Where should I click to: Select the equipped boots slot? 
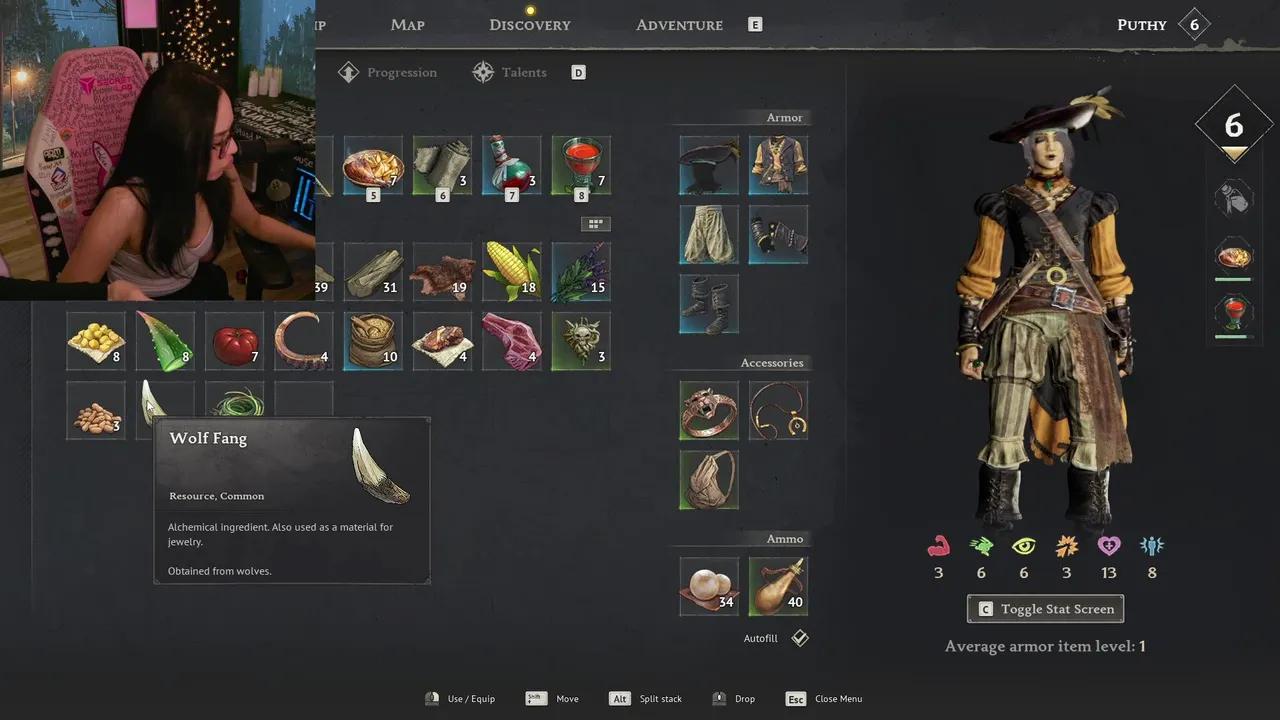click(x=709, y=304)
